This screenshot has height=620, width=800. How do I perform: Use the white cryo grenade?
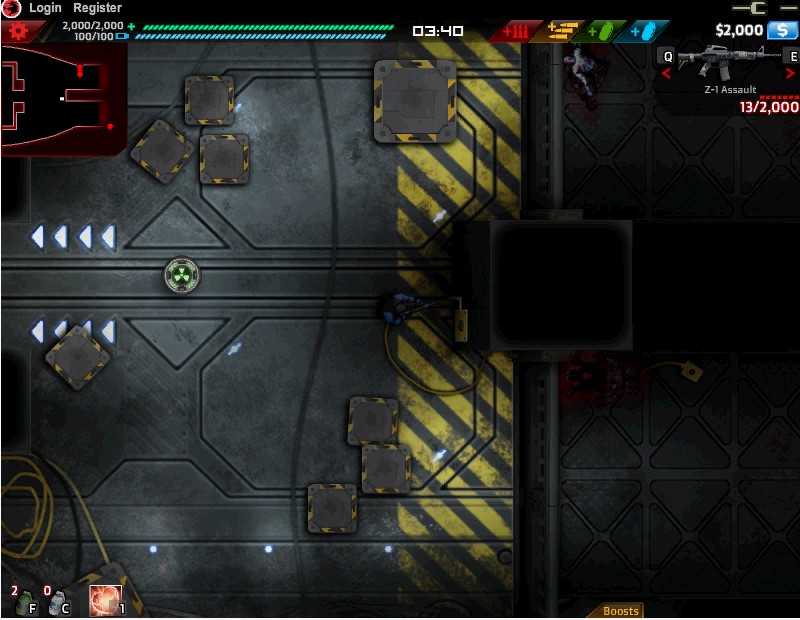(58, 603)
